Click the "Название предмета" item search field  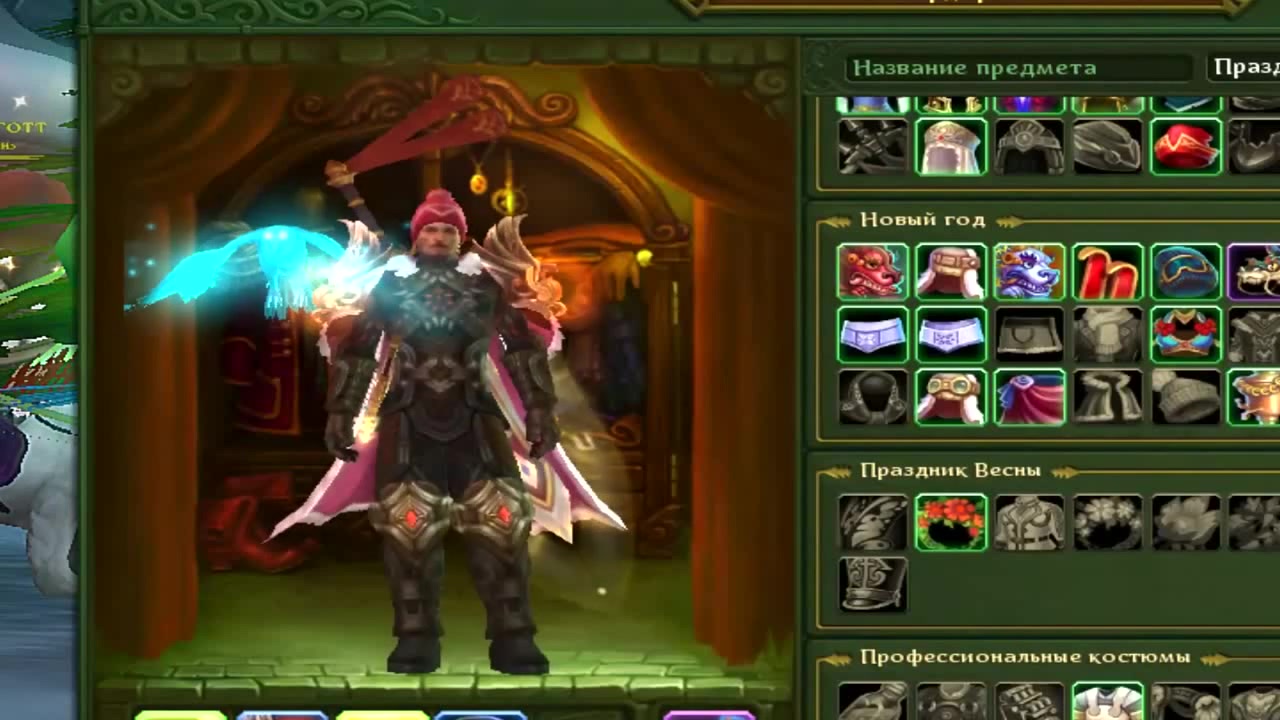1018,68
